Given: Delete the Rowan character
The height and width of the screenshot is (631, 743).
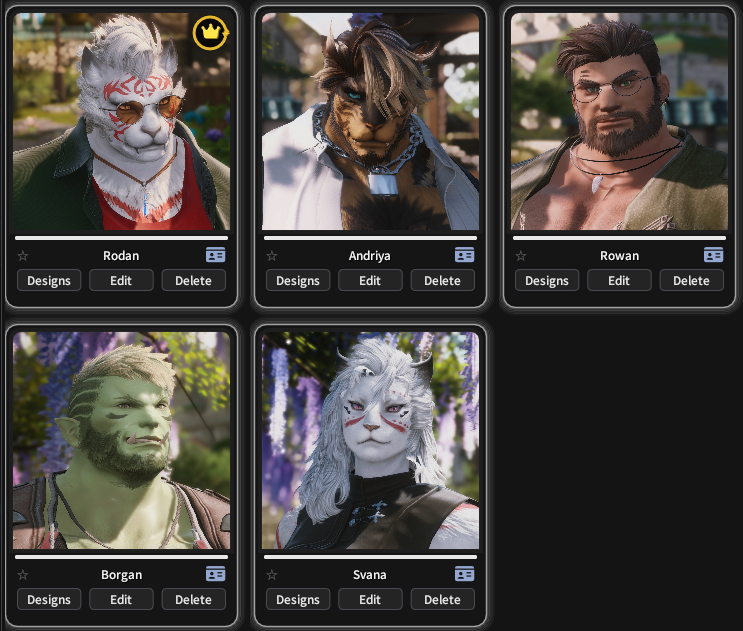Looking at the screenshot, I should point(691,281).
